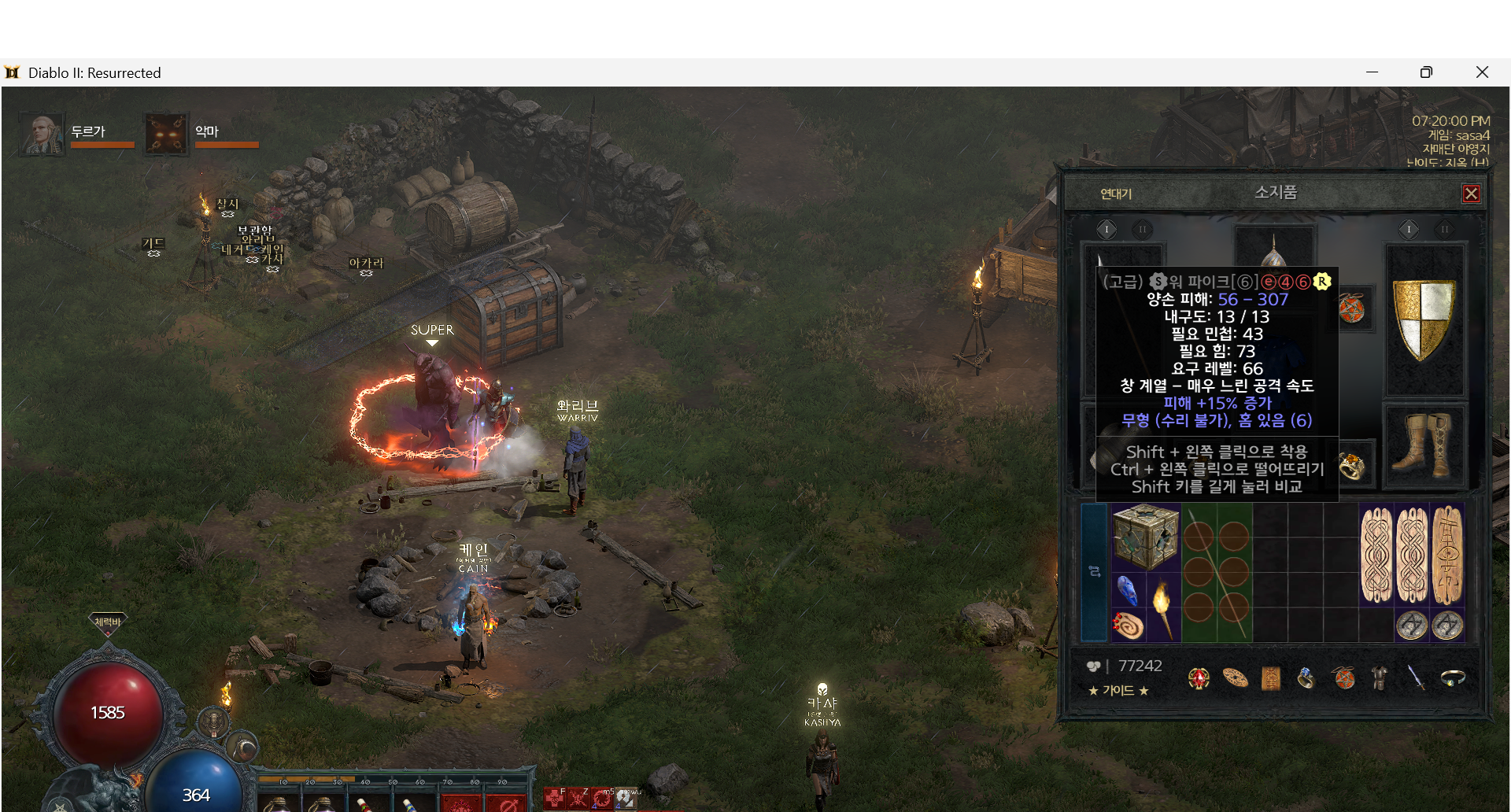The width and height of the screenshot is (1511, 812).
Task: Select the 악마 demon portrait
Action: [166, 134]
